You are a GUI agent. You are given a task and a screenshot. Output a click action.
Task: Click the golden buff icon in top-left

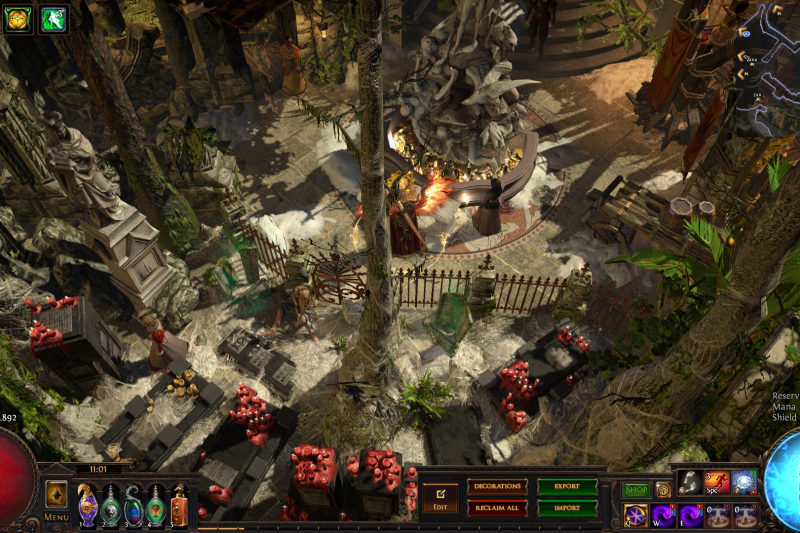click(x=18, y=18)
